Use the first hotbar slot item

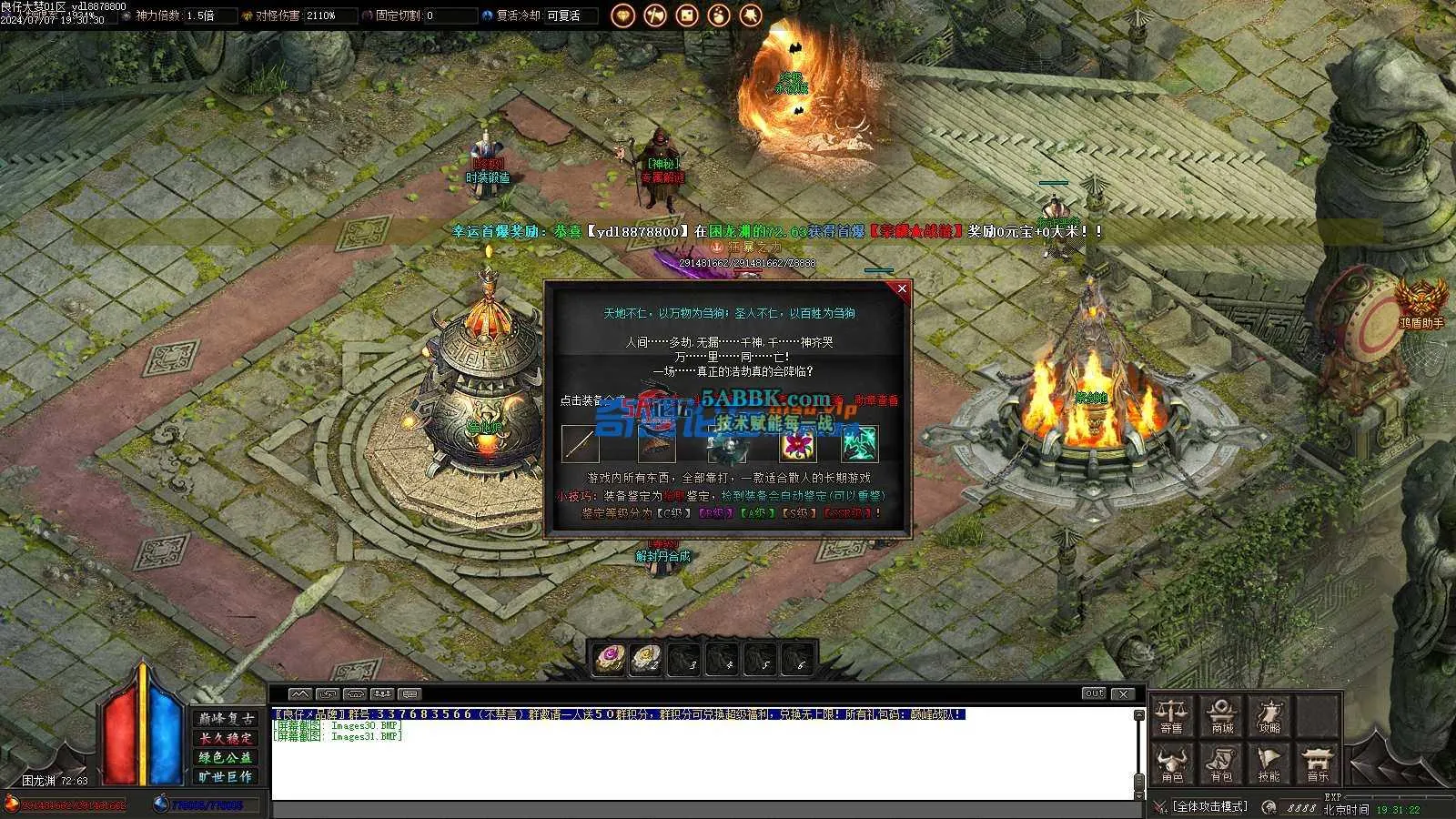pos(609,658)
